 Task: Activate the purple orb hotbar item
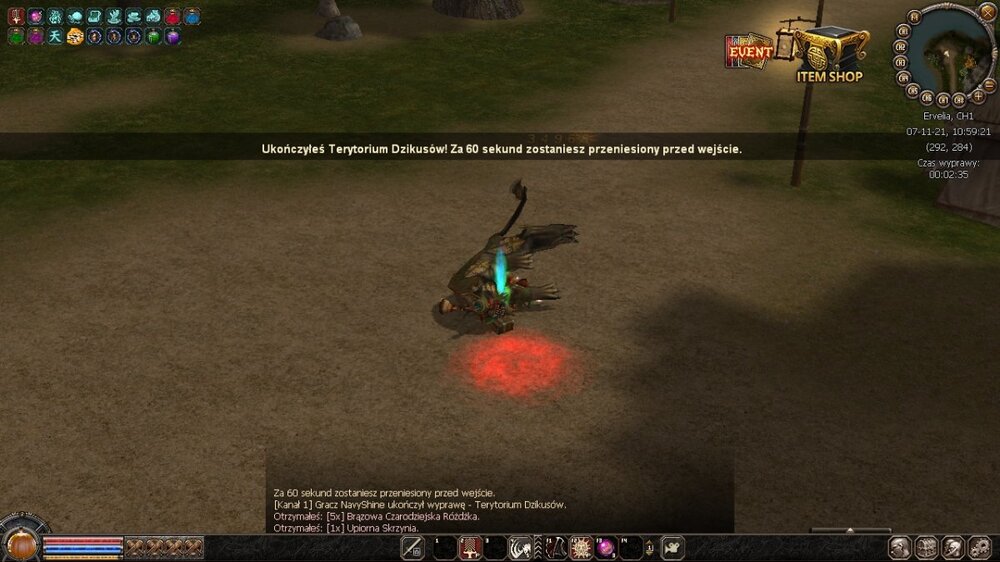[605, 547]
